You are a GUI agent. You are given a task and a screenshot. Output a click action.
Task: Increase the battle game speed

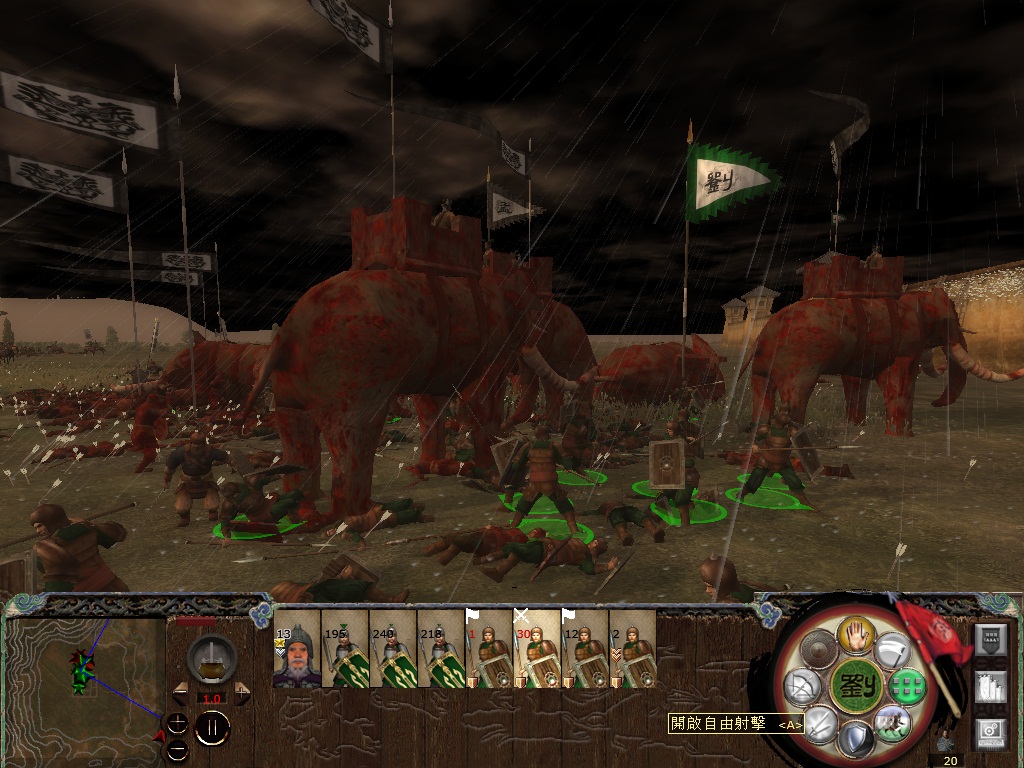(x=242, y=693)
